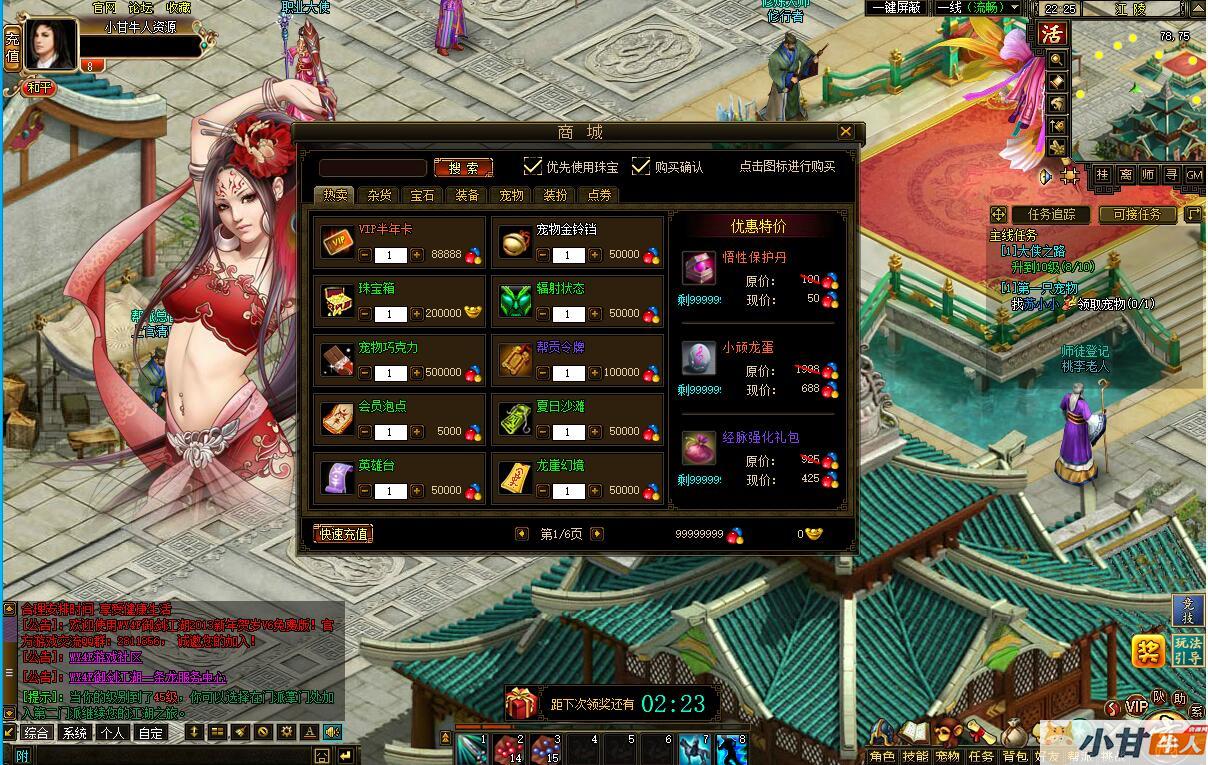Switch chat to the 系统 channel
1208x765 pixels.
click(73, 732)
